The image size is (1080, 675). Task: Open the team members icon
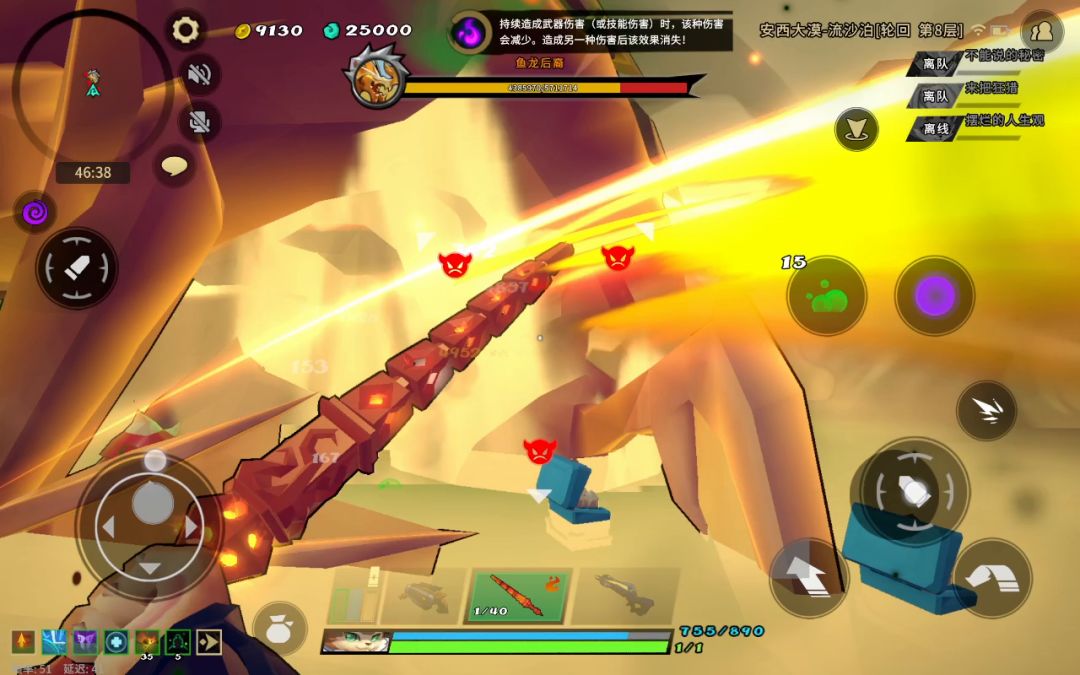coord(1042,32)
